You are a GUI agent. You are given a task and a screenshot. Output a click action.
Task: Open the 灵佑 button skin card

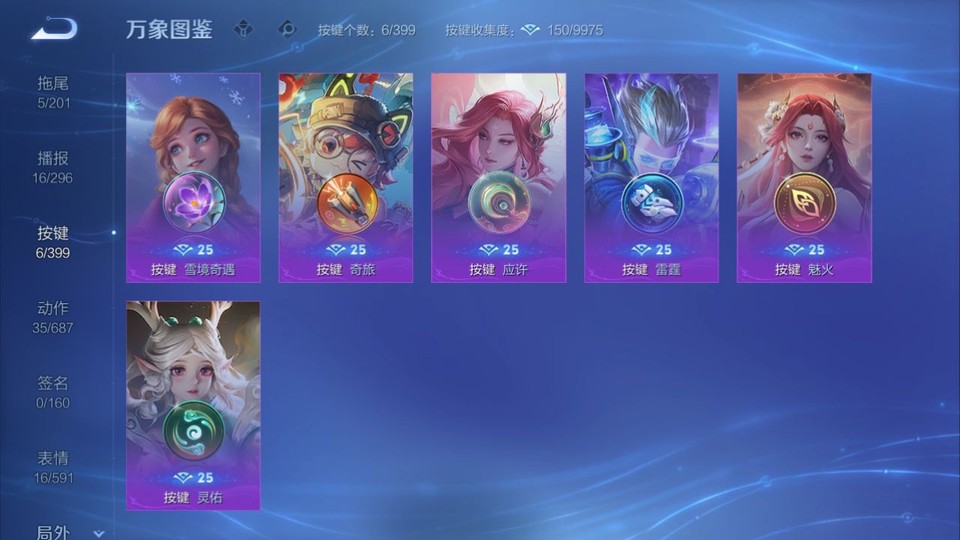(x=193, y=405)
